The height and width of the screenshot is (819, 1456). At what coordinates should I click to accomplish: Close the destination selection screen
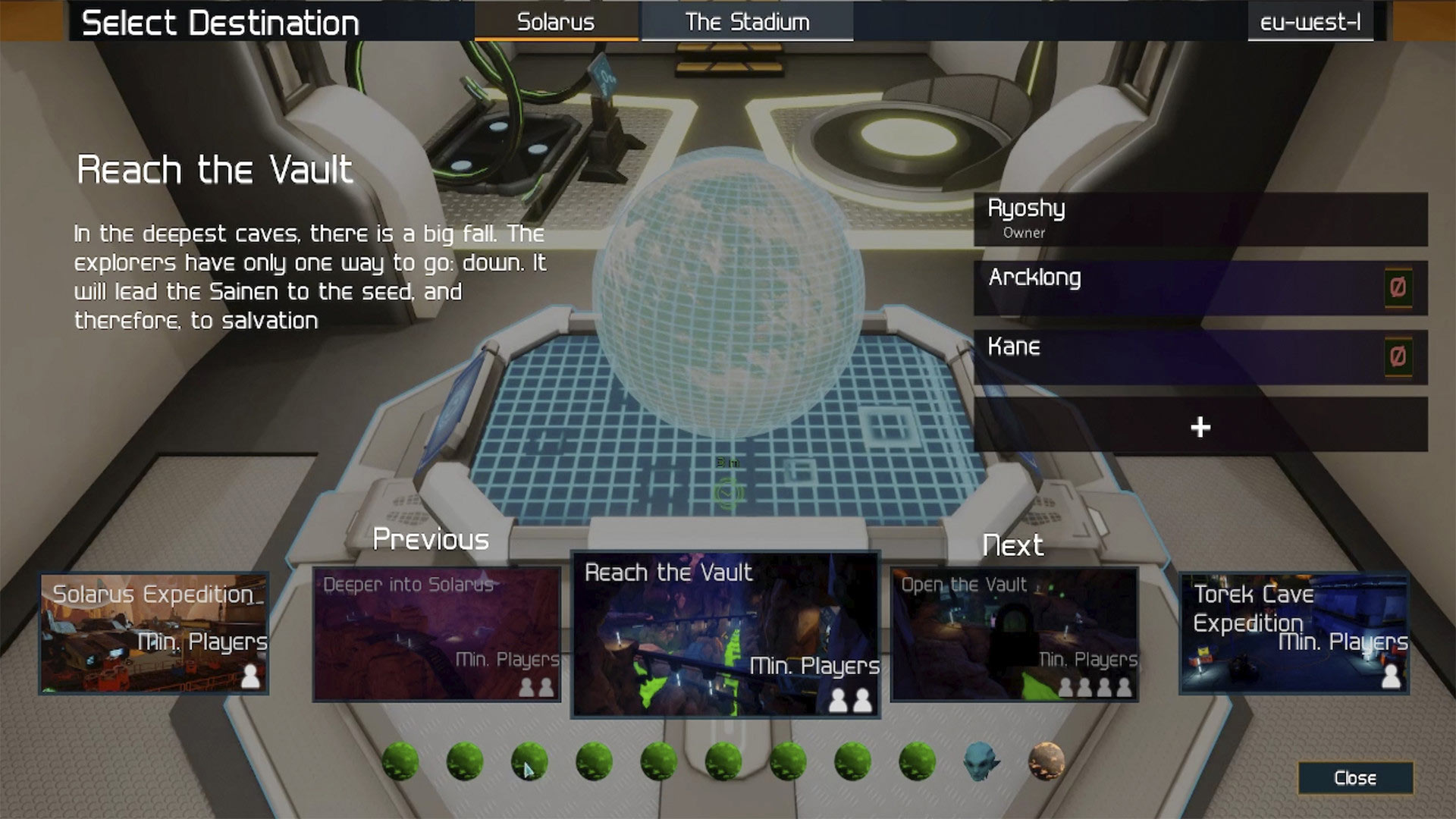point(1354,778)
